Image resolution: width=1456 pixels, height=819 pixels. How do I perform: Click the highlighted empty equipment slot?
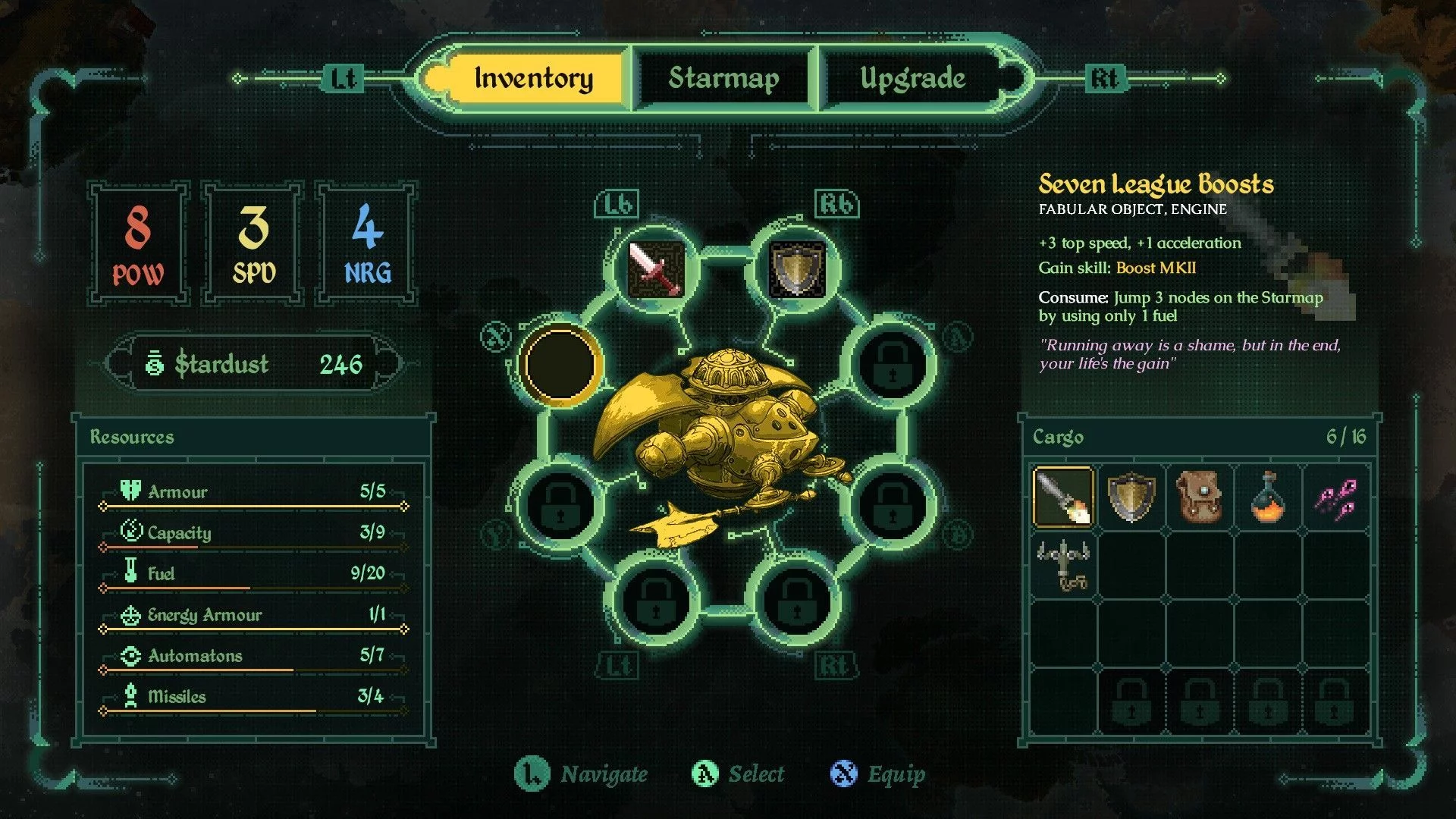[560, 365]
